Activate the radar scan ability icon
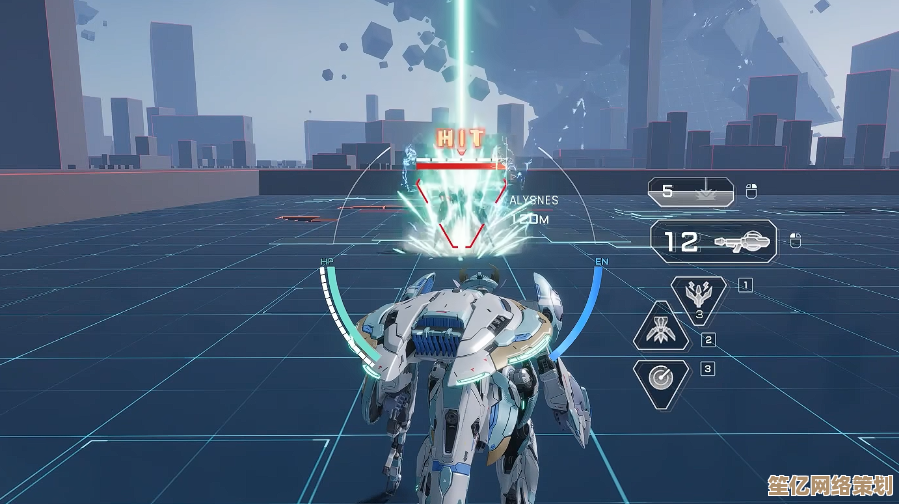Image resolution: width=899 pixels, height=504 pixels. pos(661,379)
